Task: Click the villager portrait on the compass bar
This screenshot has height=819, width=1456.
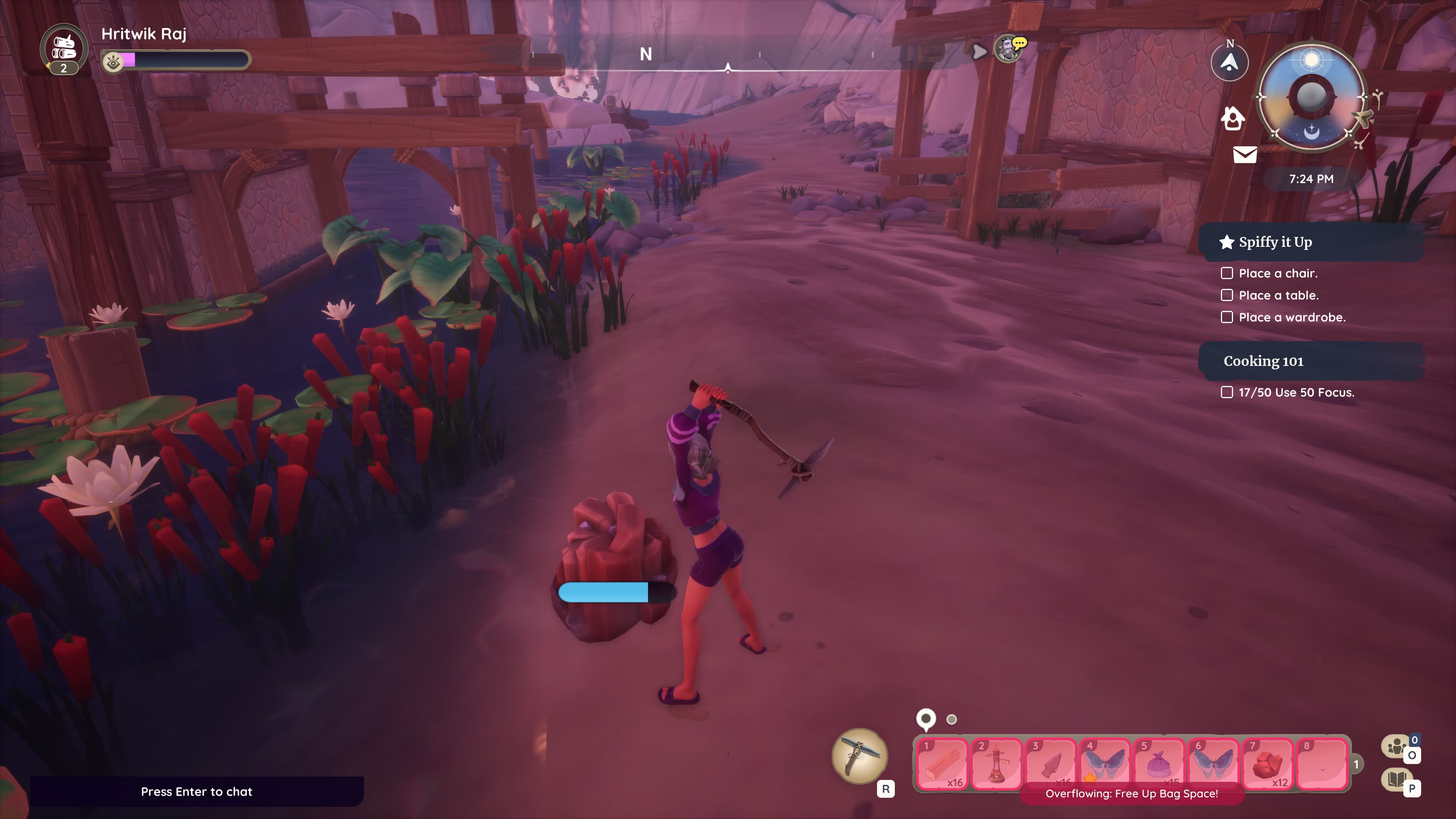Action: pos(1007,49)
